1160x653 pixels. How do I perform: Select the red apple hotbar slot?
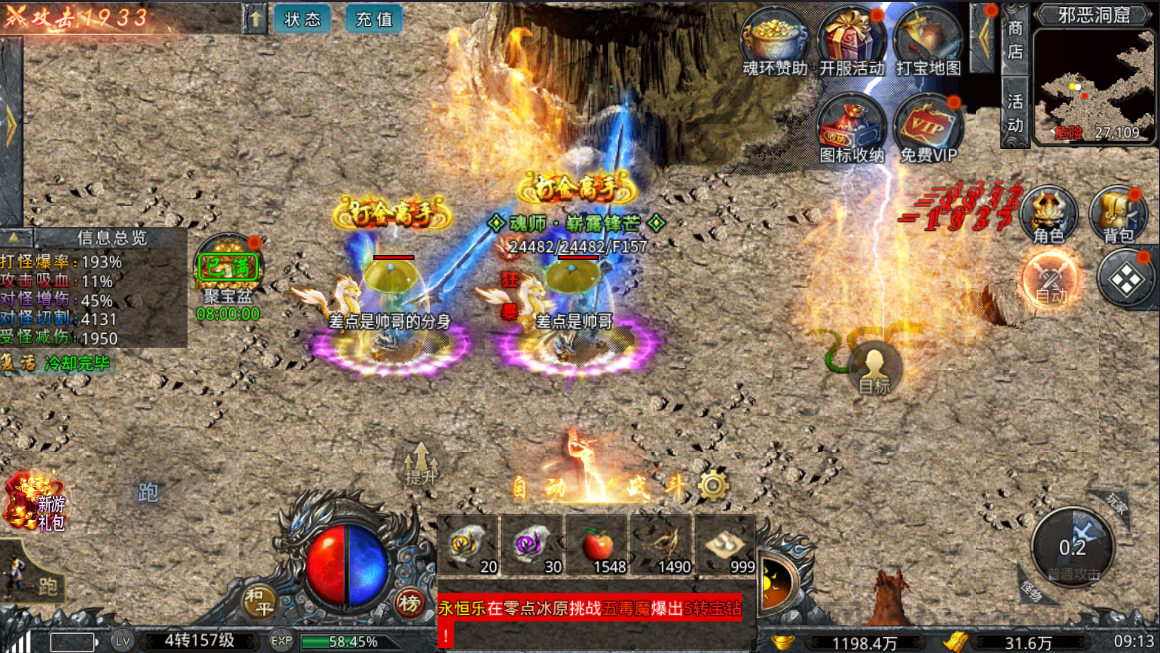click(x=597, y=546)
